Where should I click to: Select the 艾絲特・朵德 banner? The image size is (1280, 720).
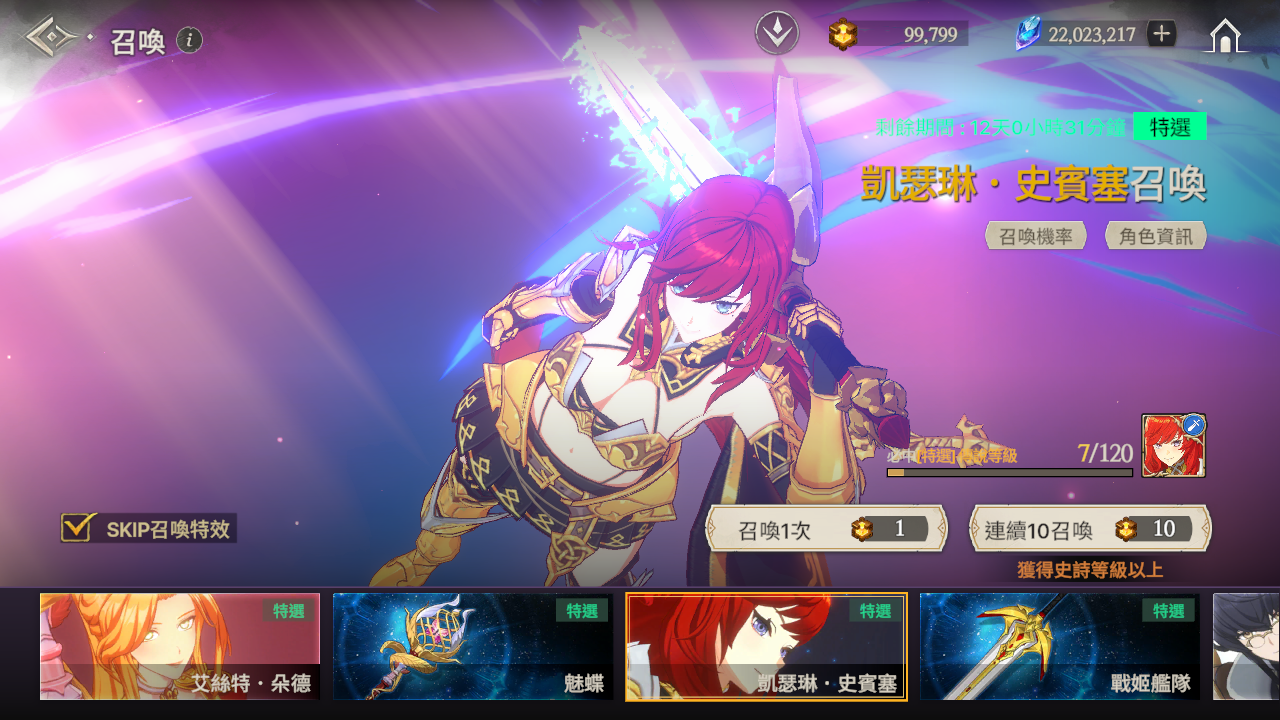click(x=180, y=646)
